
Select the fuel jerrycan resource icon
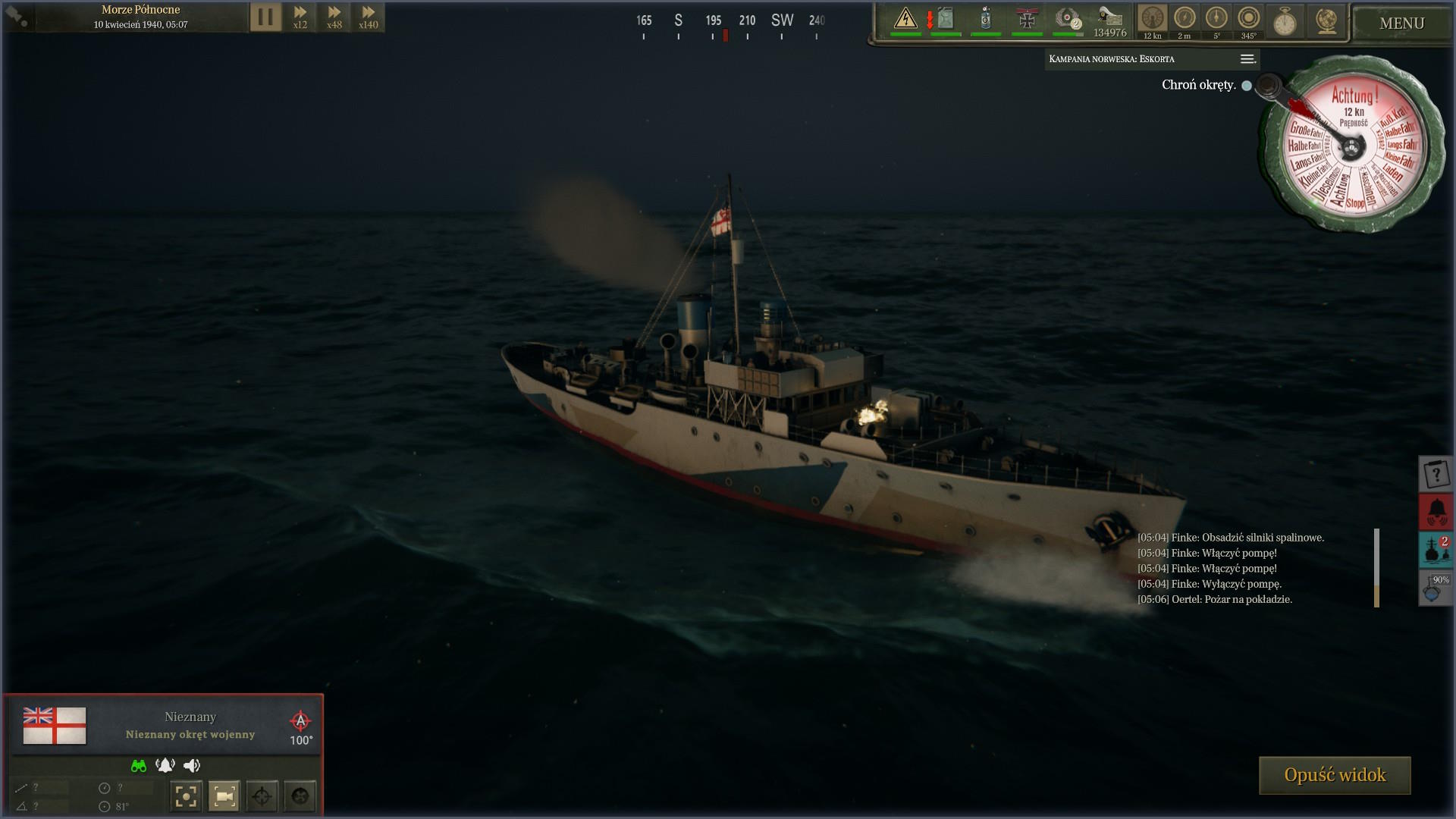946,18
